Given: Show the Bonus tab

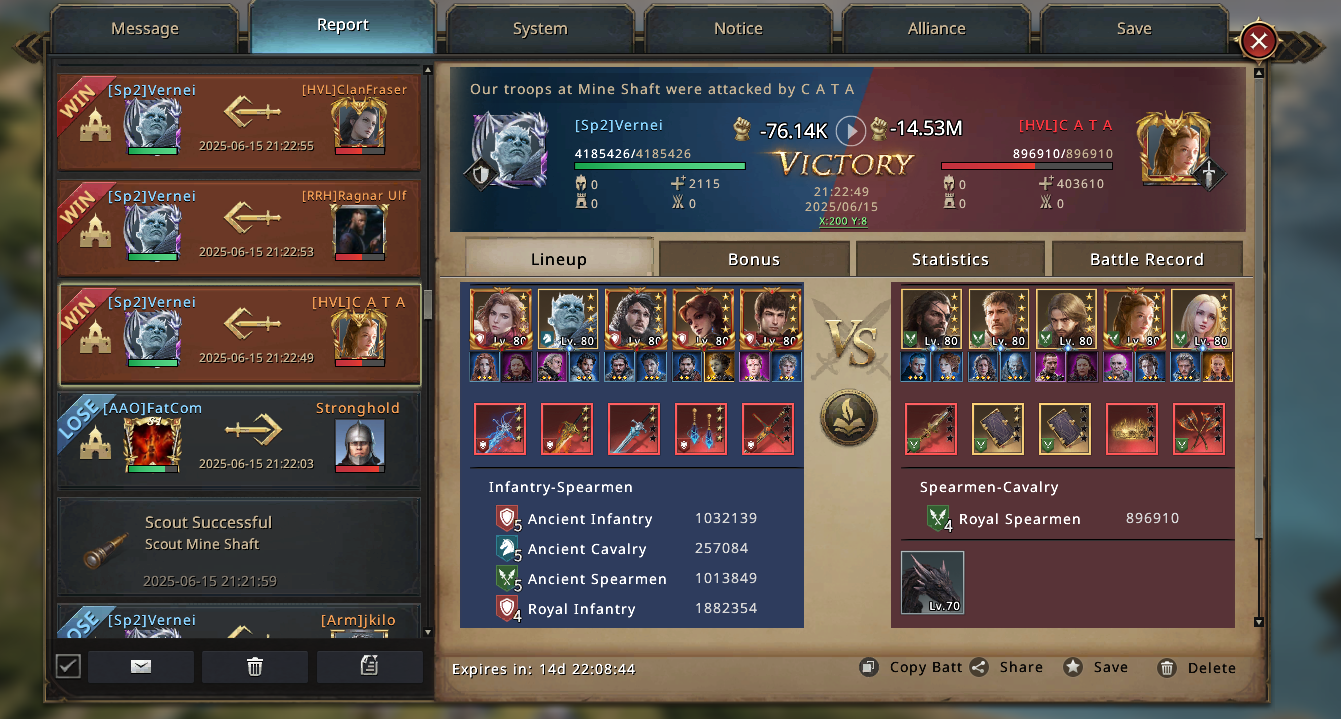Looking at the screenshot, I should 754,259.
